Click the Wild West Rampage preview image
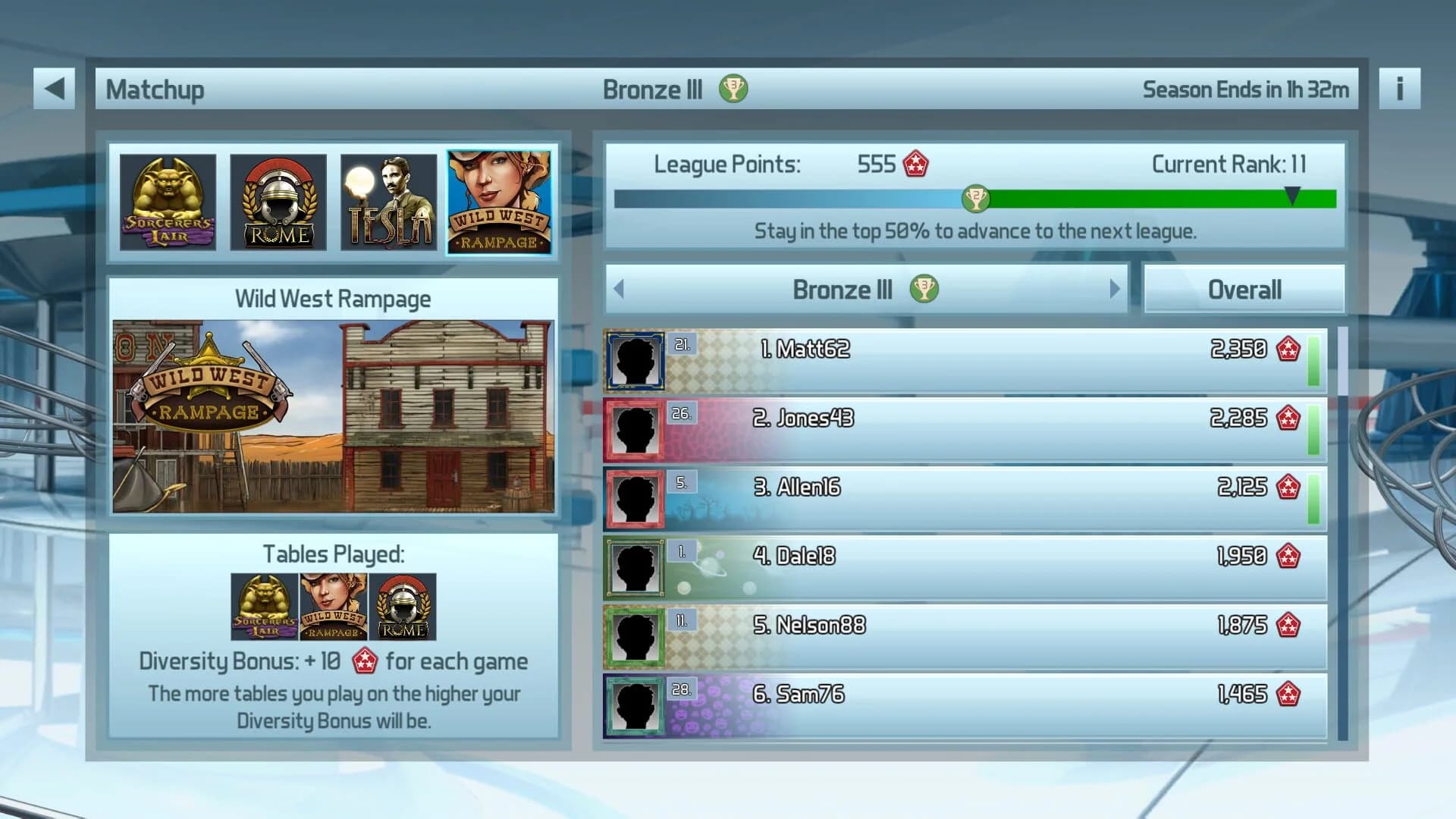This screenshot has height=819, width=1456. tap(334, 419)
